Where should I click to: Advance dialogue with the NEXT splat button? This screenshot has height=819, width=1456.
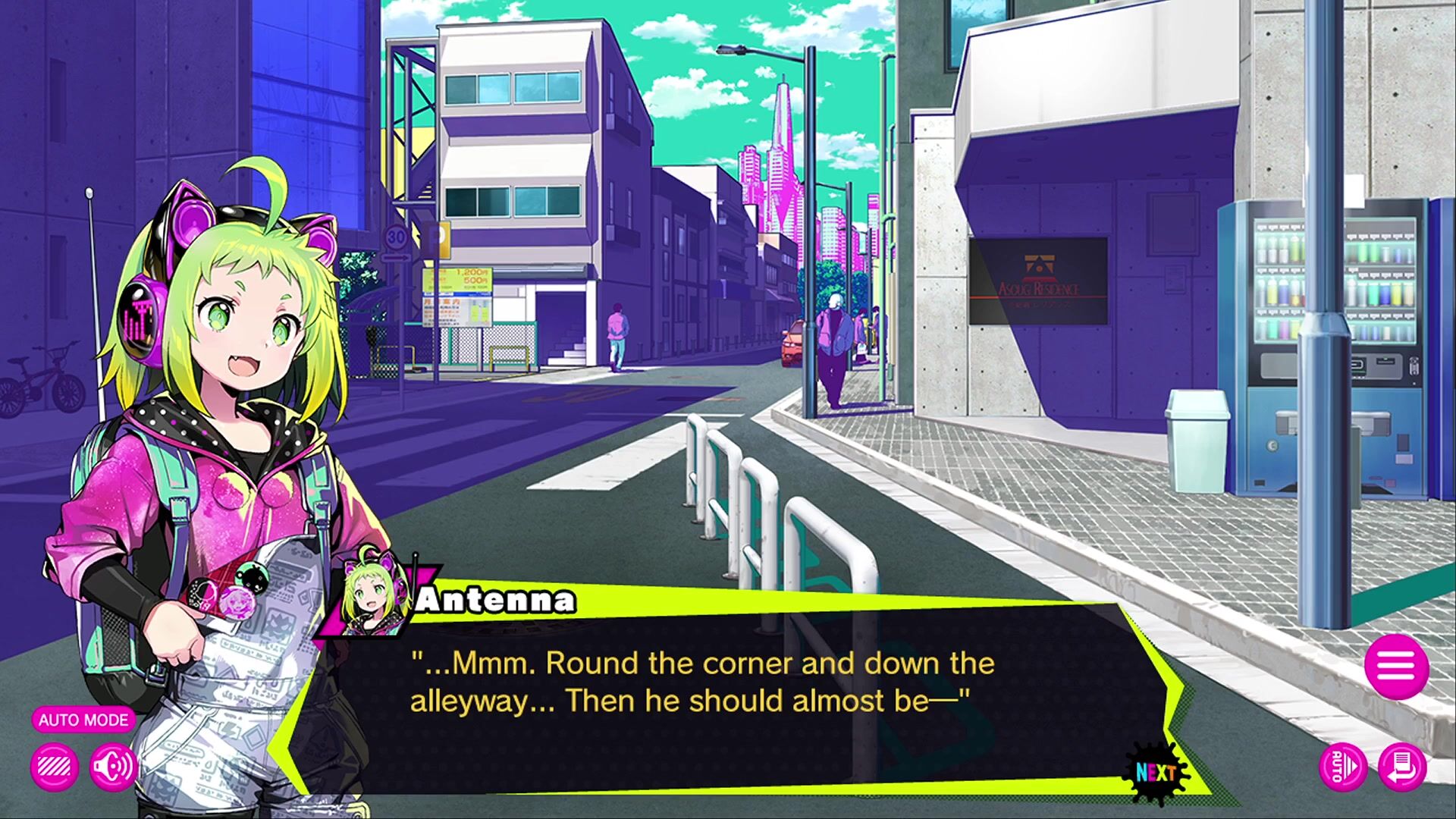[1156, 773]
